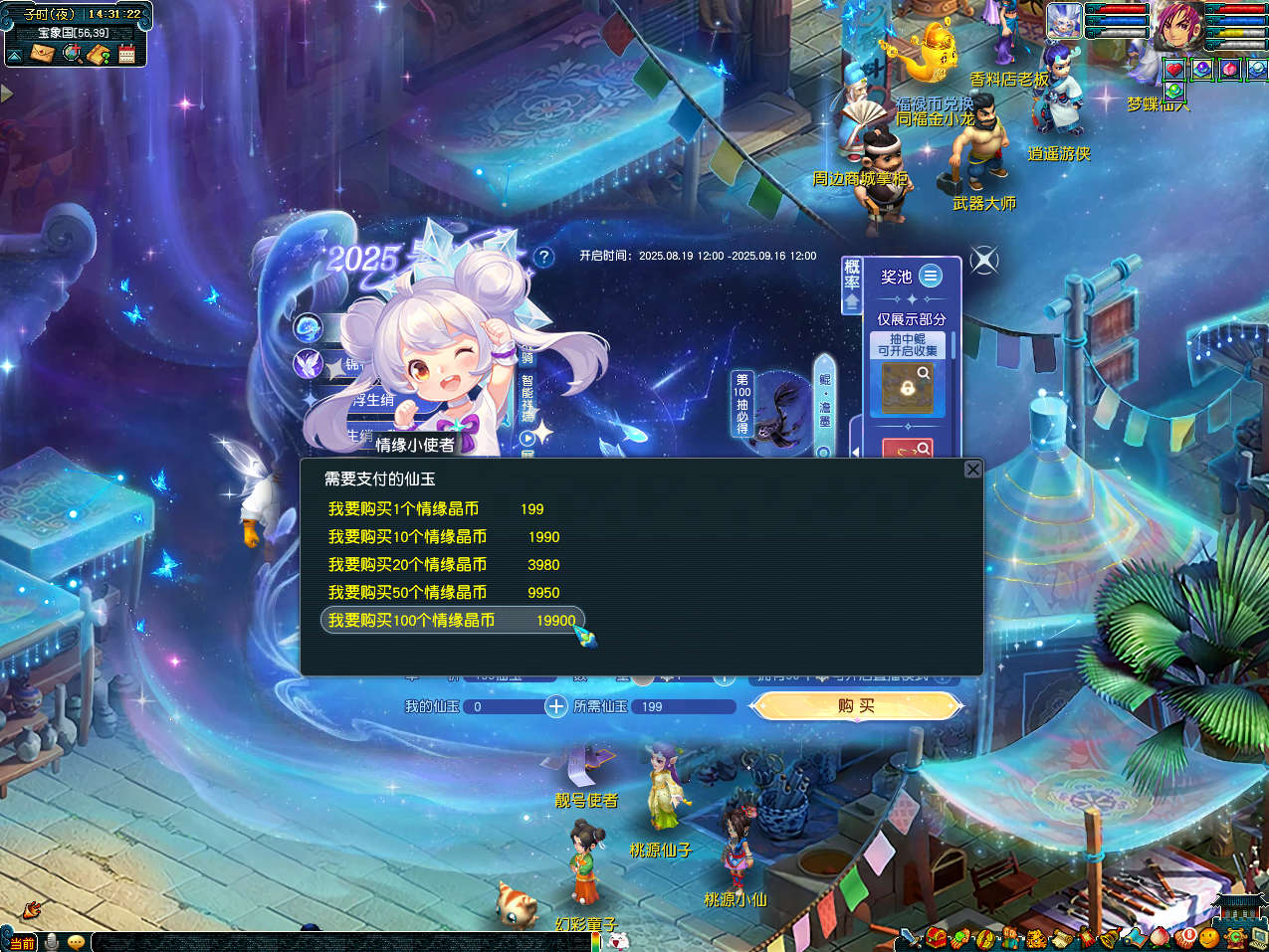Add 仙玉 with the plus button
1269x952 pixels.
[555, 706]
